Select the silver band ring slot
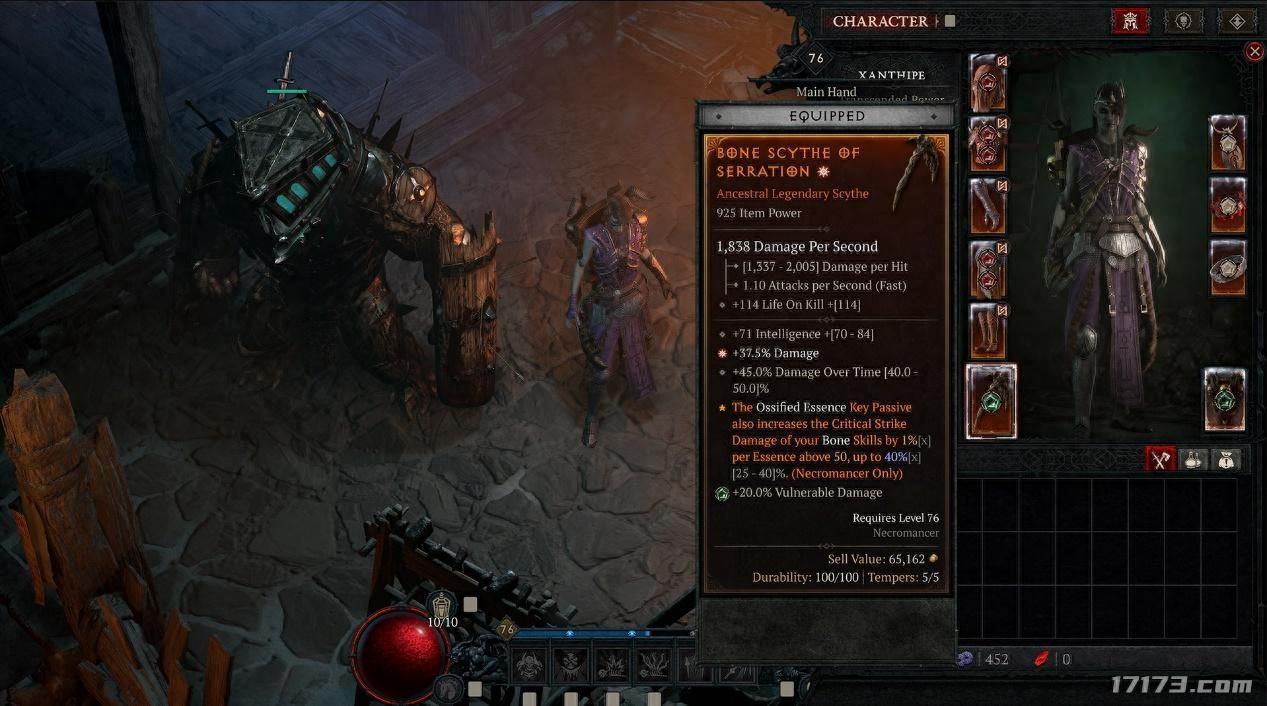Image resolution: width=1267 pixels, height=706 pixels. point(1227,267)
